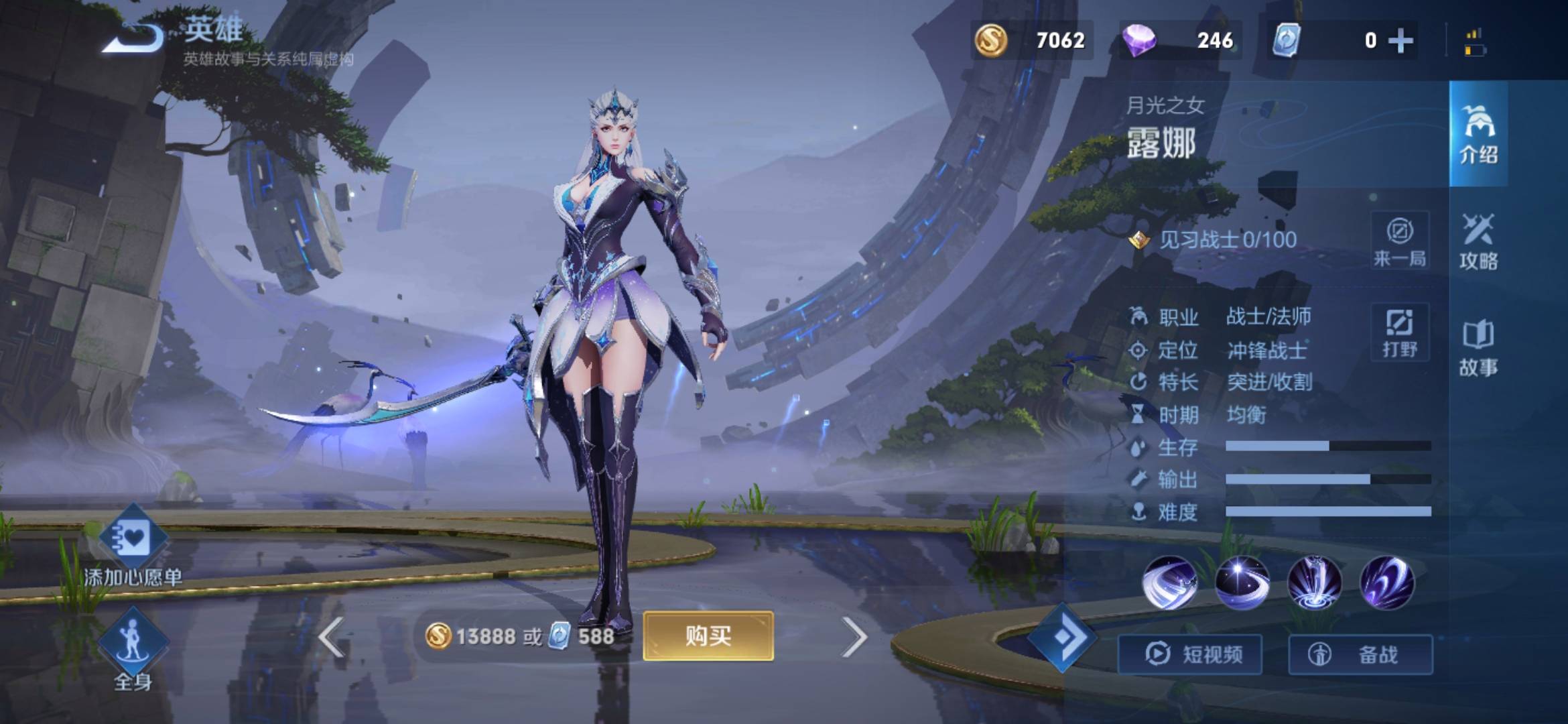Open the 故事 story tab
The height and width of the screenshot is (724, 1568).
click(1478, 347)
